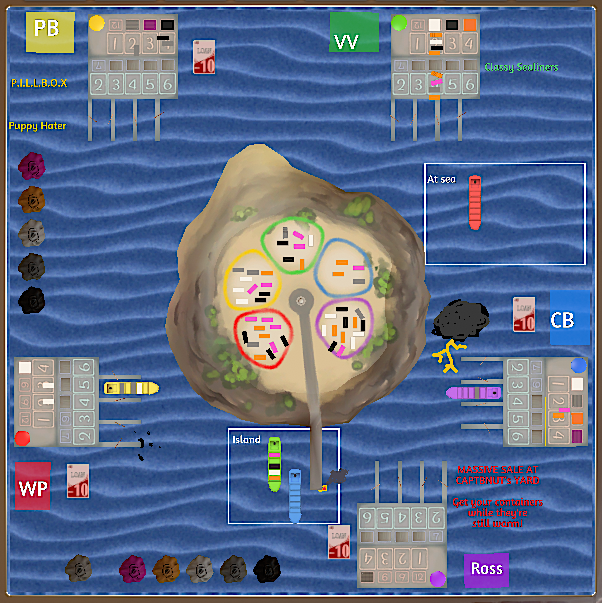This screenshot has height=603, width=602.
Task: Select the purple ship at the right dock
Action: click(x=473, y=392)
